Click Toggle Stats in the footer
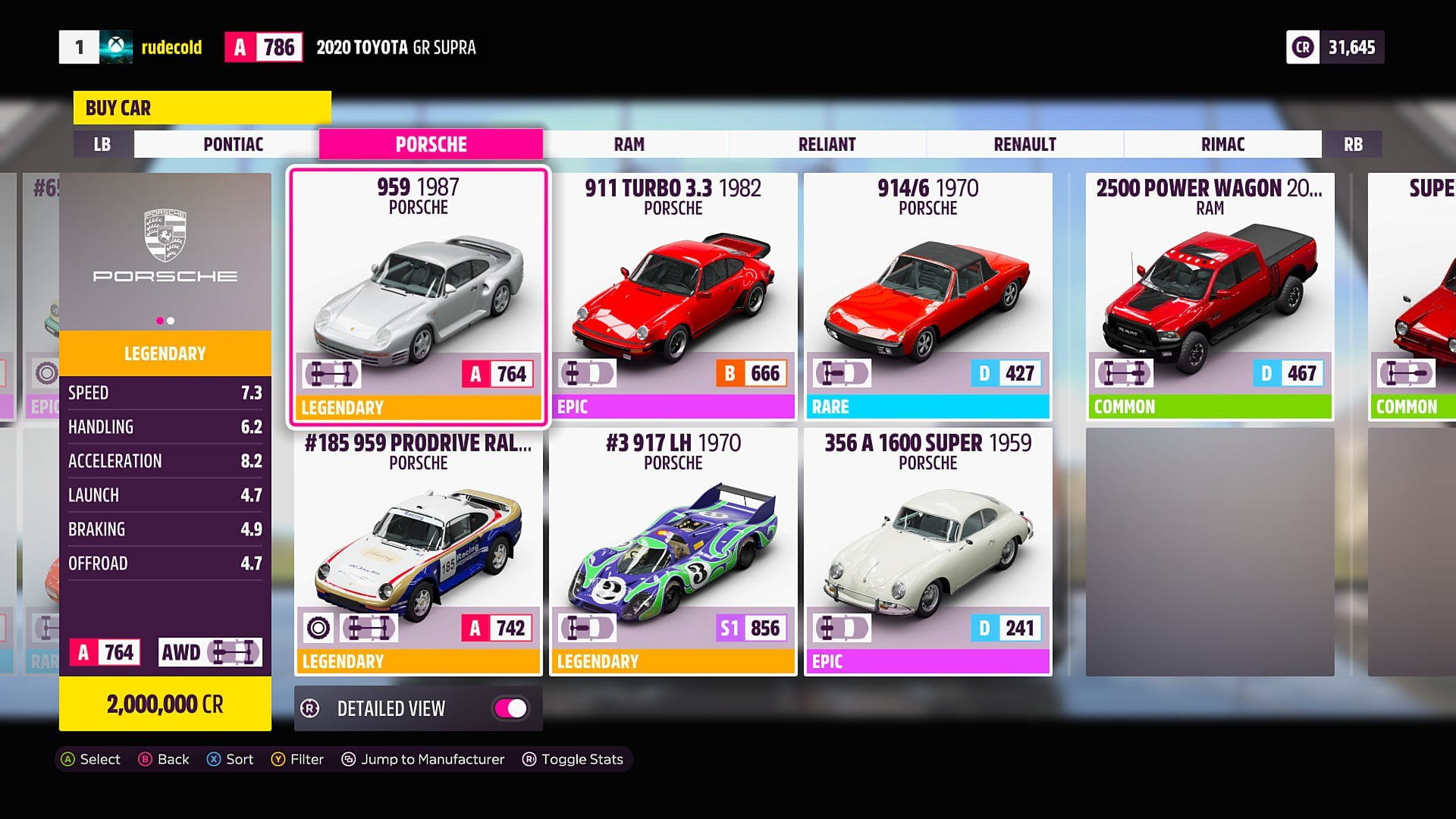 point(573,759)
